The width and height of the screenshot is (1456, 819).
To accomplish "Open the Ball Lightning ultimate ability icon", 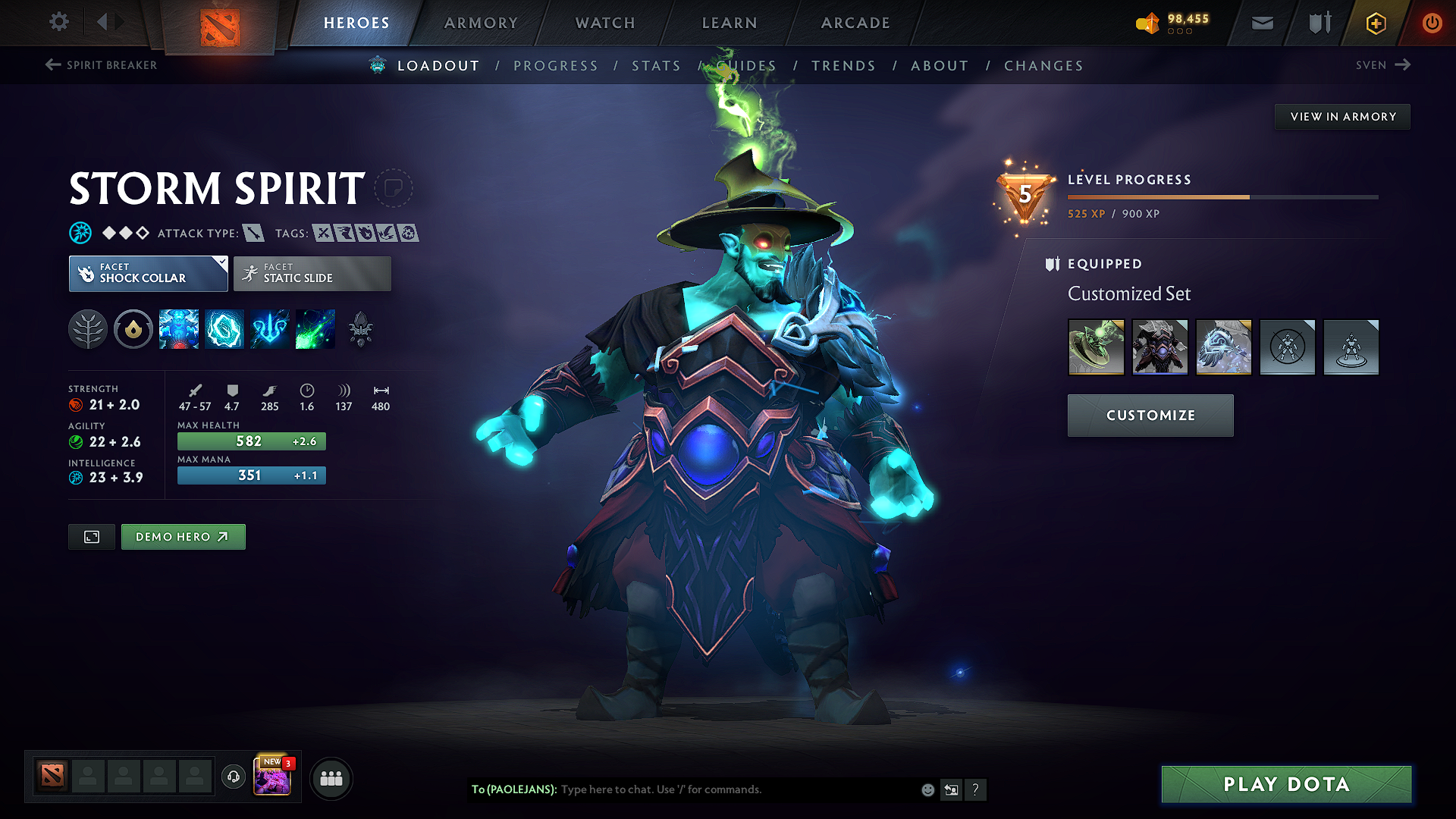I will pyautogui.click(x=315, y=329).
